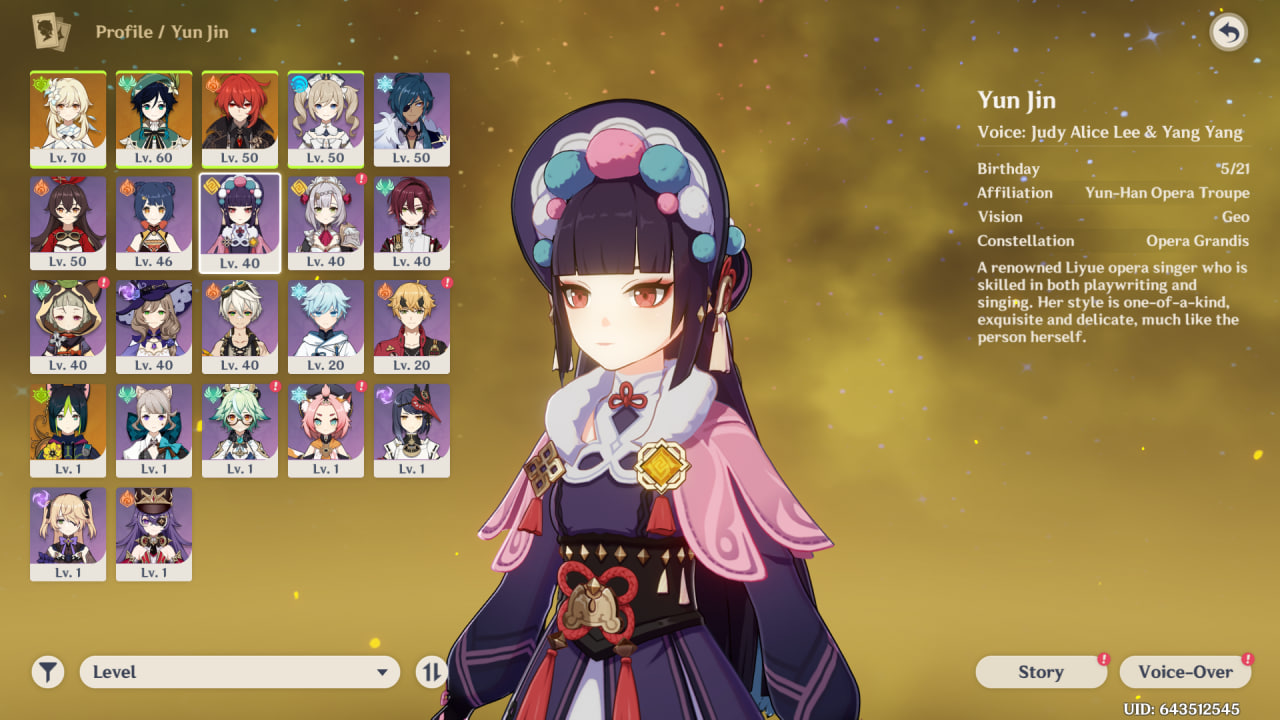
Task: Choose Chevreuse's portrait tile
Action: [154, 534]
